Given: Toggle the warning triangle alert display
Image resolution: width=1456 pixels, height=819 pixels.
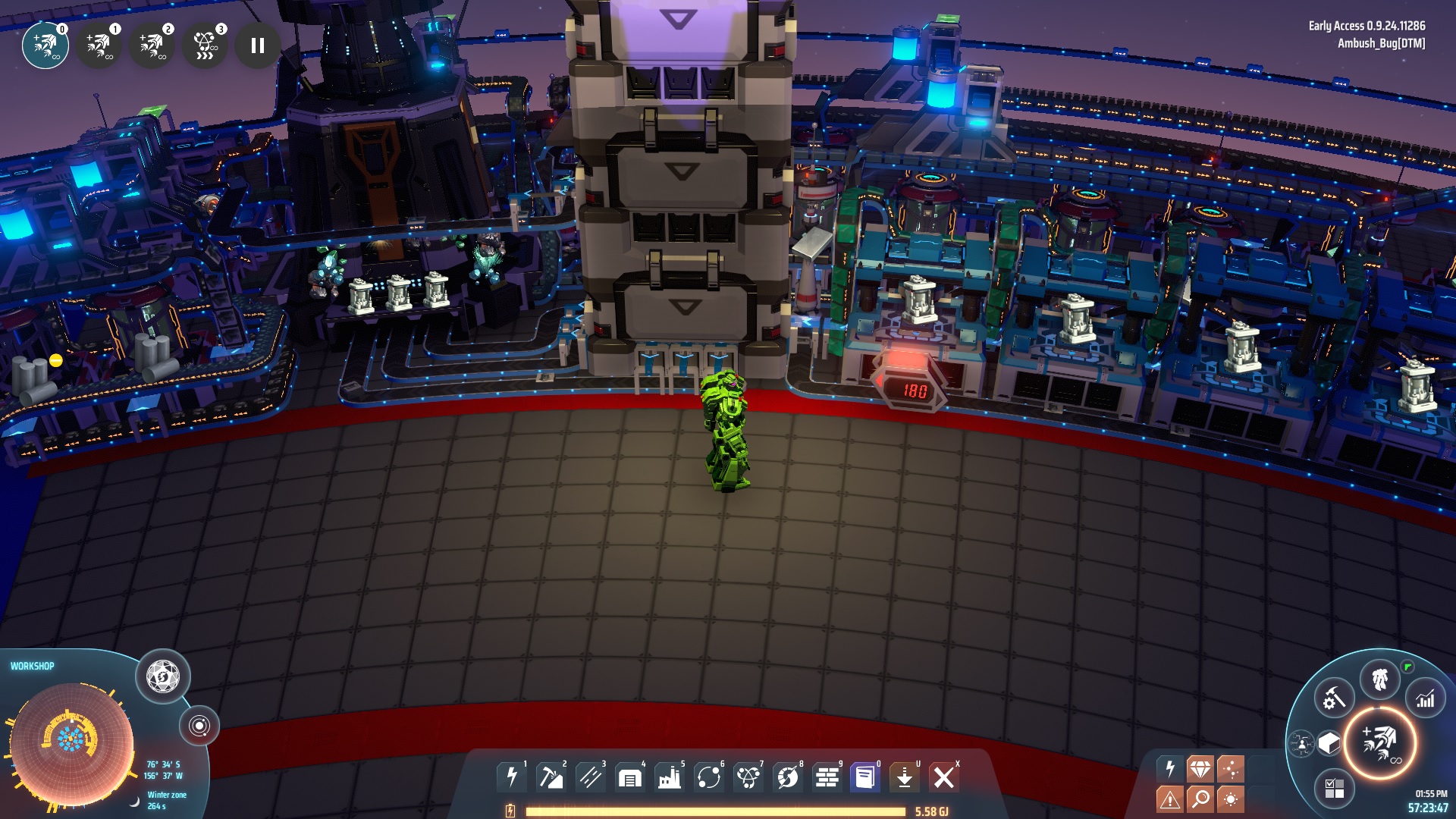Looking at the screenshot, I should (1169, 799).
